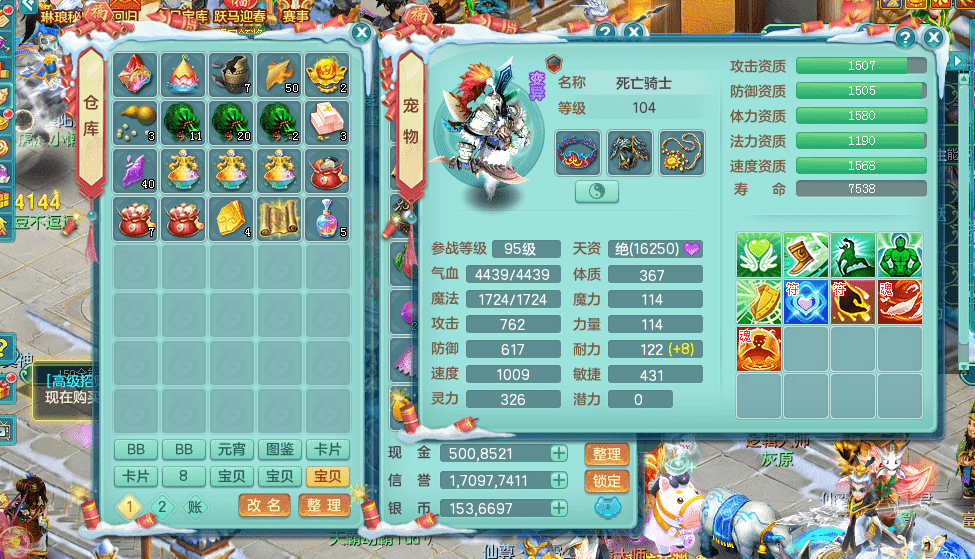Viewport: 975px width, 559px height.
Task: Select the purple crystal stack of 40
Action: click(136, 170)
